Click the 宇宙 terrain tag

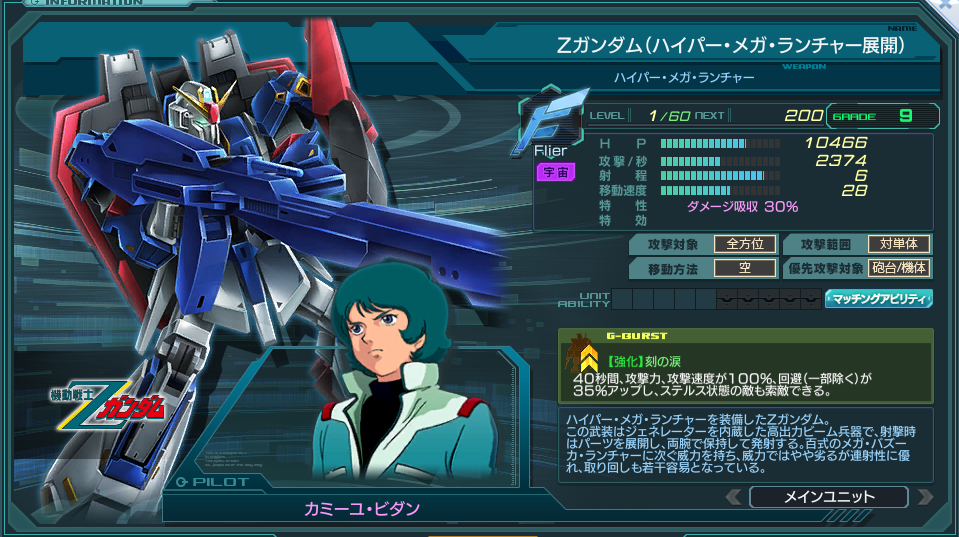(x=555, y=172)
